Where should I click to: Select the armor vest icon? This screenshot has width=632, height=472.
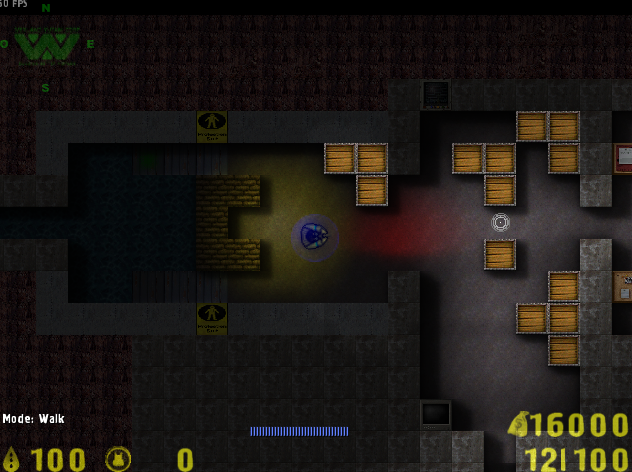118,459
